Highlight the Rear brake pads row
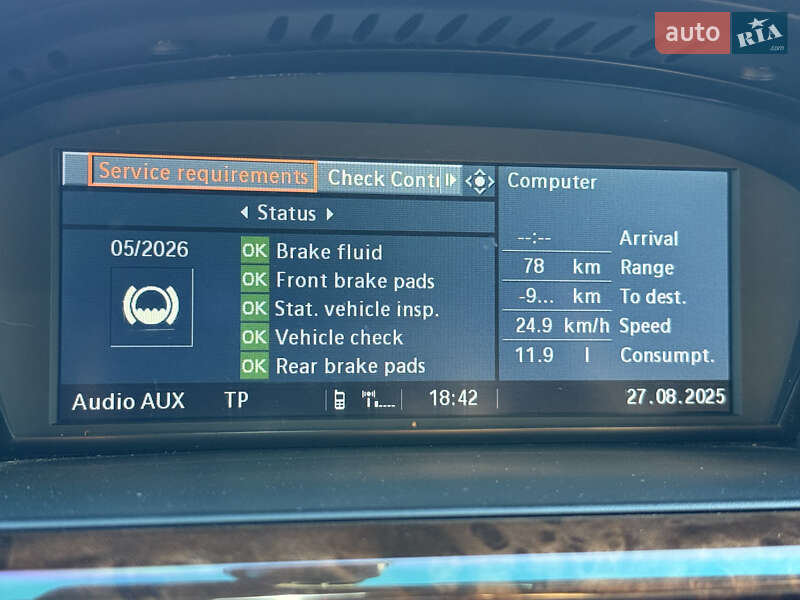 point(350,367)
